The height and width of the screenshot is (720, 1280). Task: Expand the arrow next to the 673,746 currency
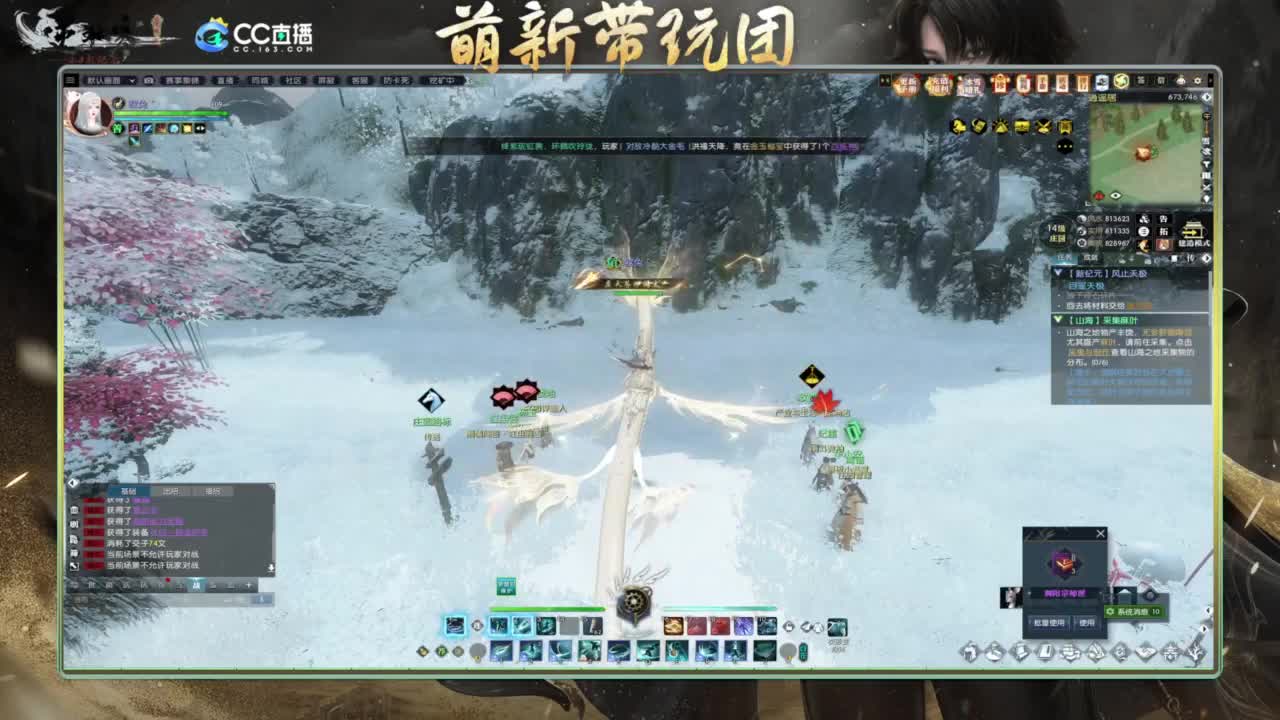(1207, 97)
